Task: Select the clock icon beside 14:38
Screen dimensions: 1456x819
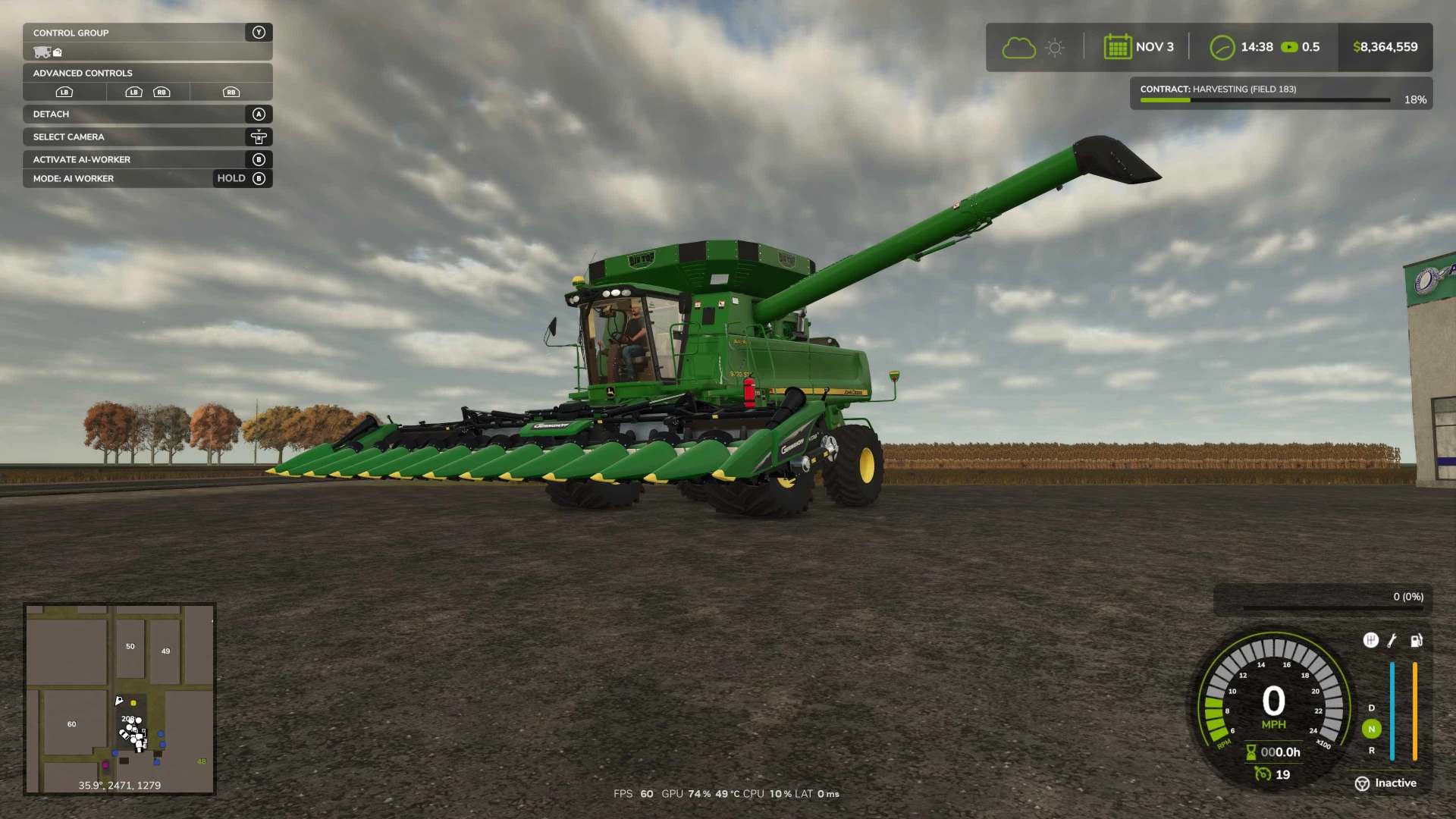Action: coord(1222,47)
